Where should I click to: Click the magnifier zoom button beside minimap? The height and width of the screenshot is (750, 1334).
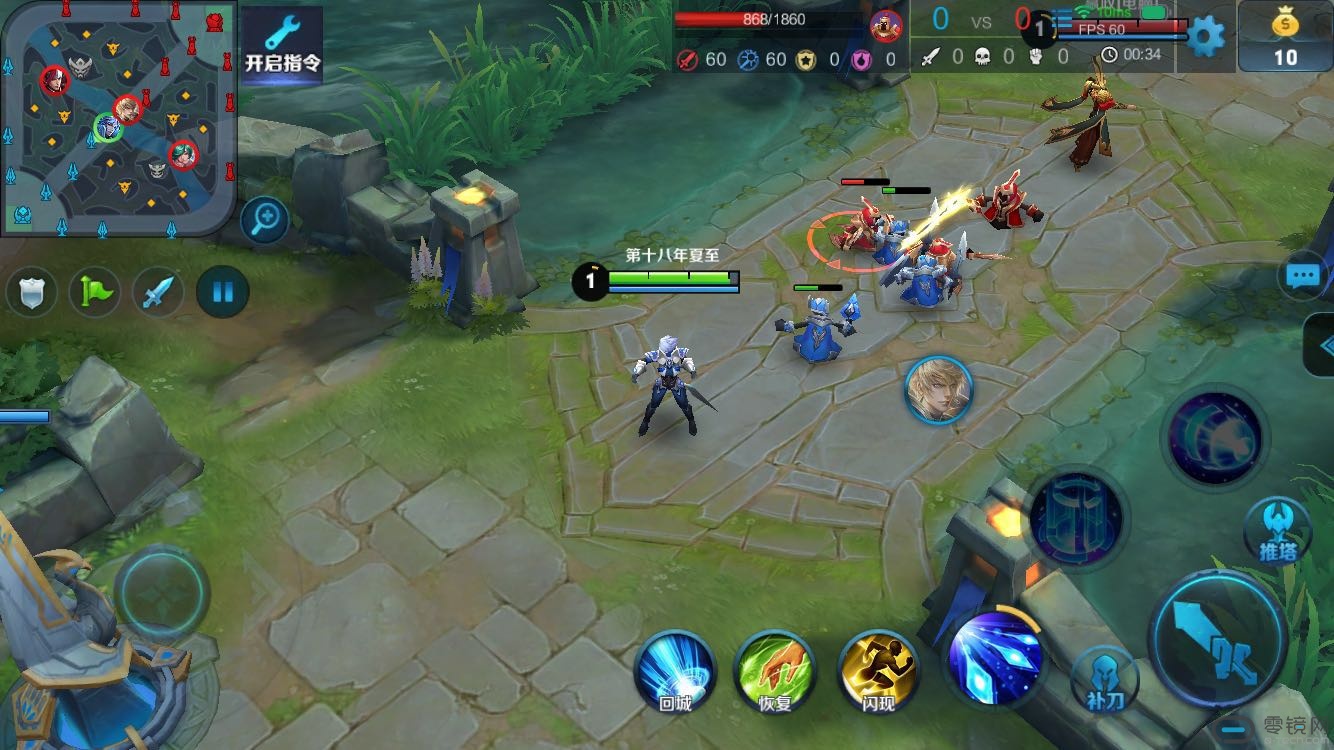point(265,220)
